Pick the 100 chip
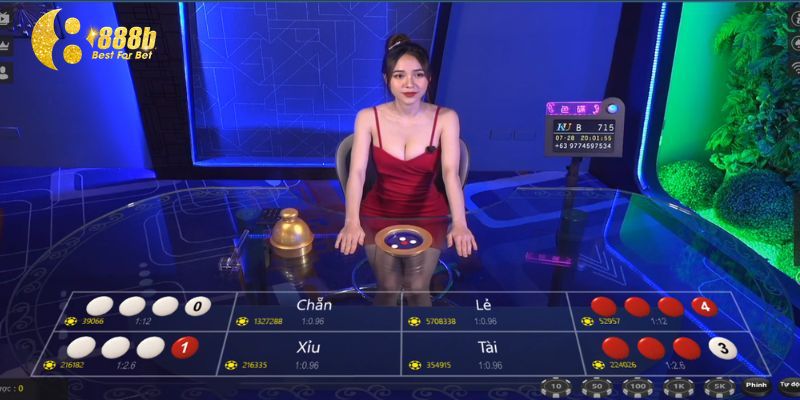Image resolution: width=800 pixels, height=400 pixels. [x=637, y=386]
